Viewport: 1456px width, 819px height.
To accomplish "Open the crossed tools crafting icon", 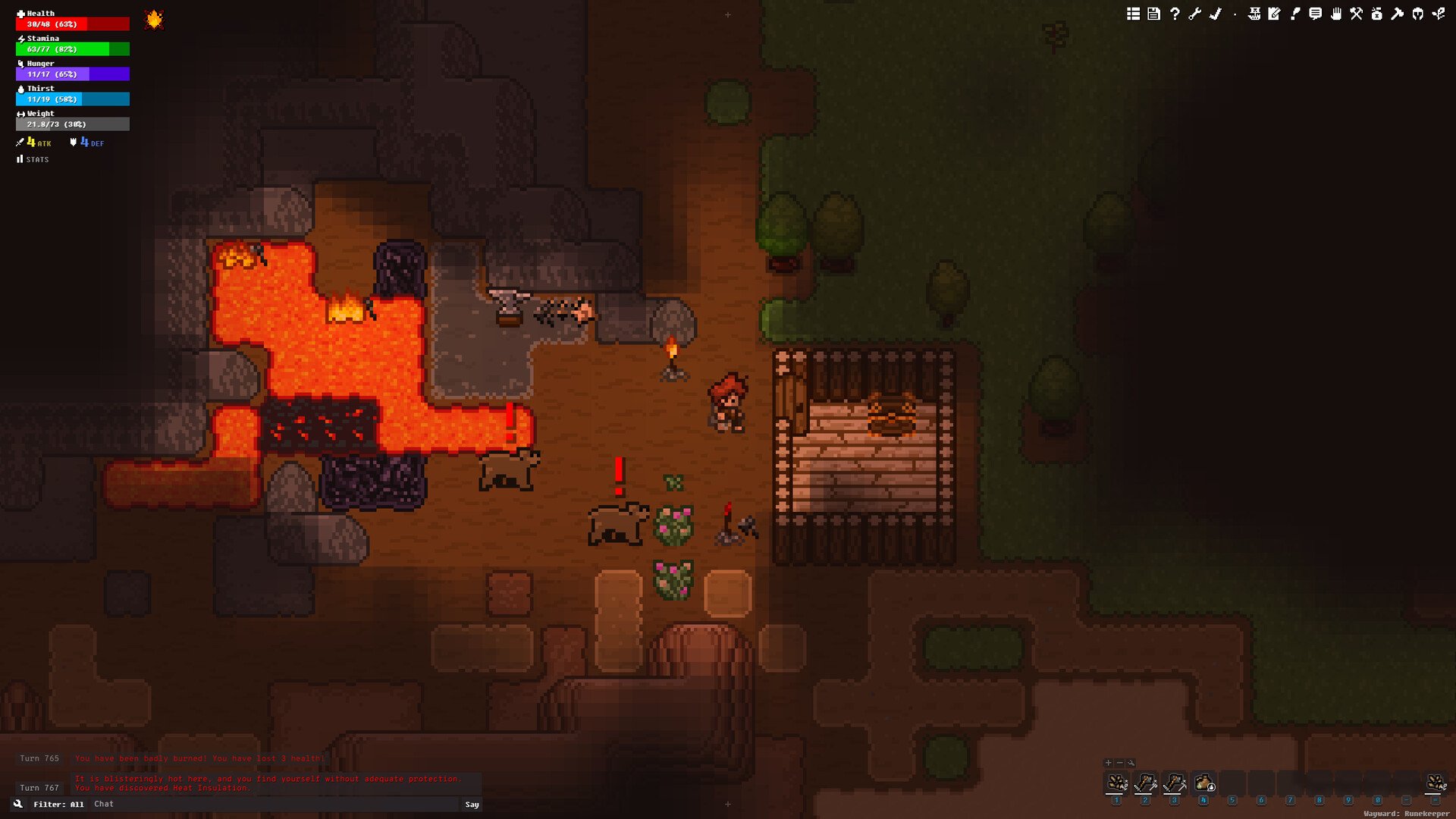I will pos(1356,14).
